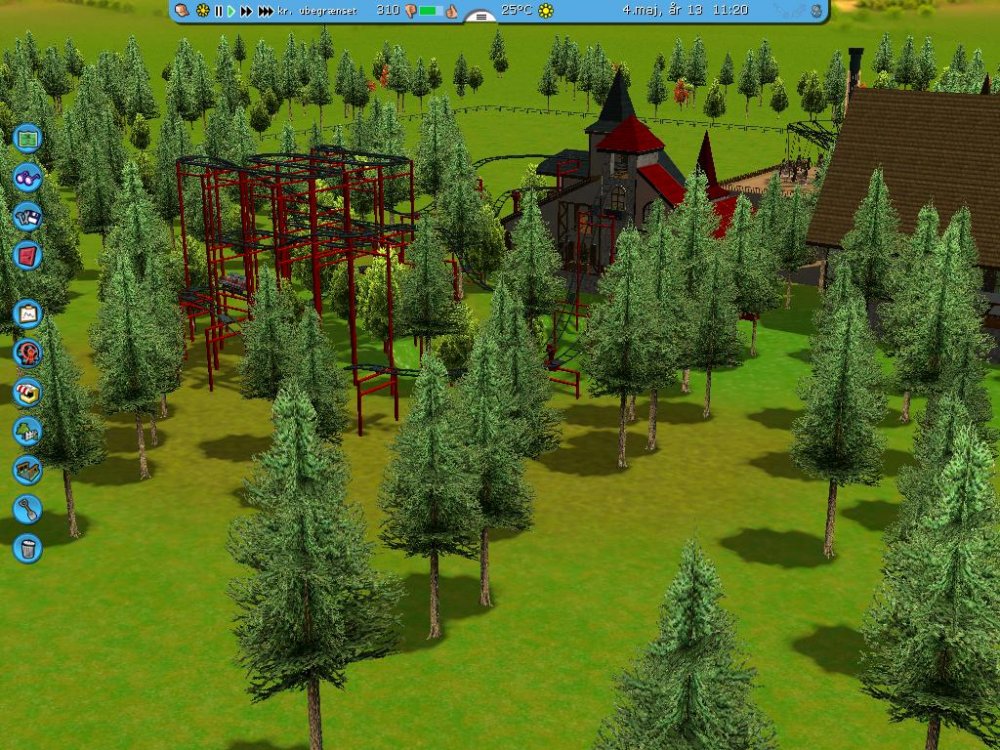
Task: Set game speed to triple fast forward
Action: click(x=265, y=11)
